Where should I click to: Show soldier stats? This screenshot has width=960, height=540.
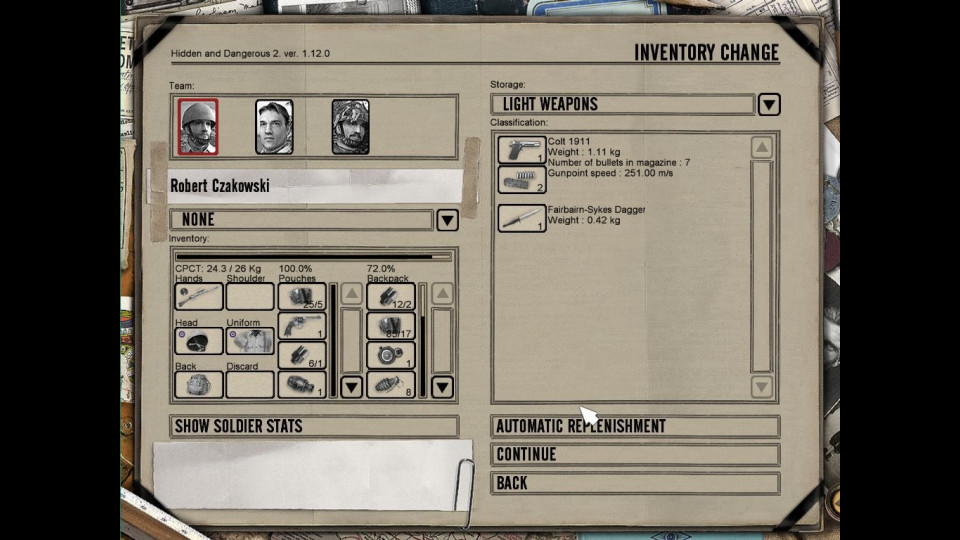pyautogui.click(x=314, y=426)
